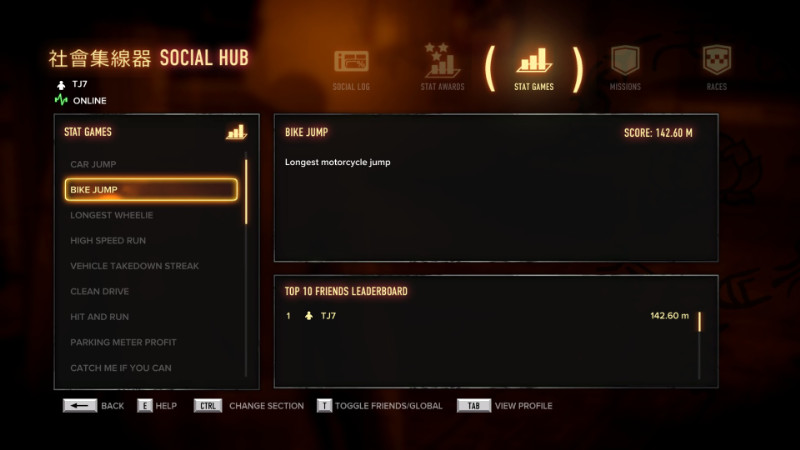The height and width of the screenshot is (450, 800).
Task: Select the Bike Jump entry
Action: click(x=150, y=190)
